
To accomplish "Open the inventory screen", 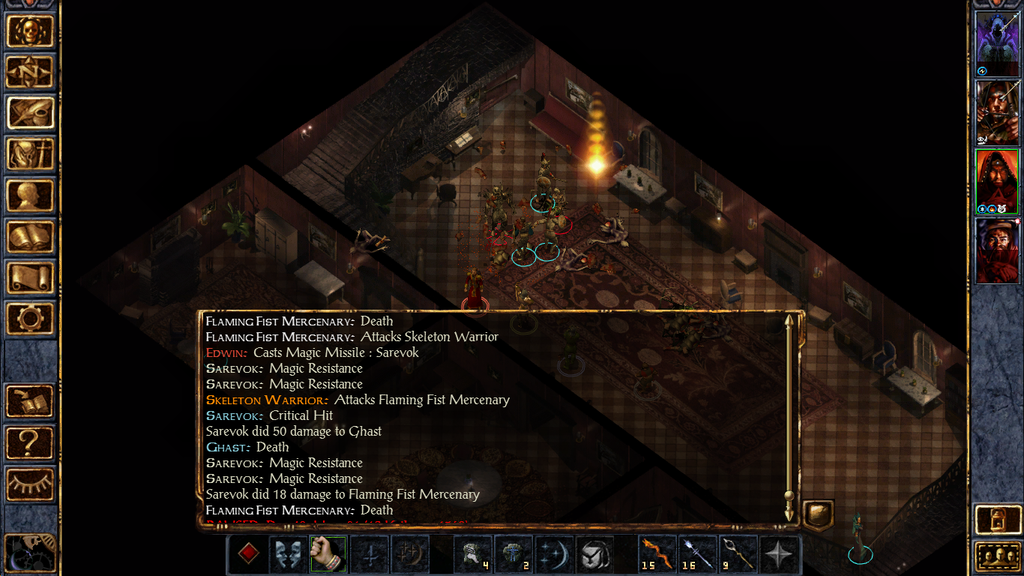I will click(30, 154).
